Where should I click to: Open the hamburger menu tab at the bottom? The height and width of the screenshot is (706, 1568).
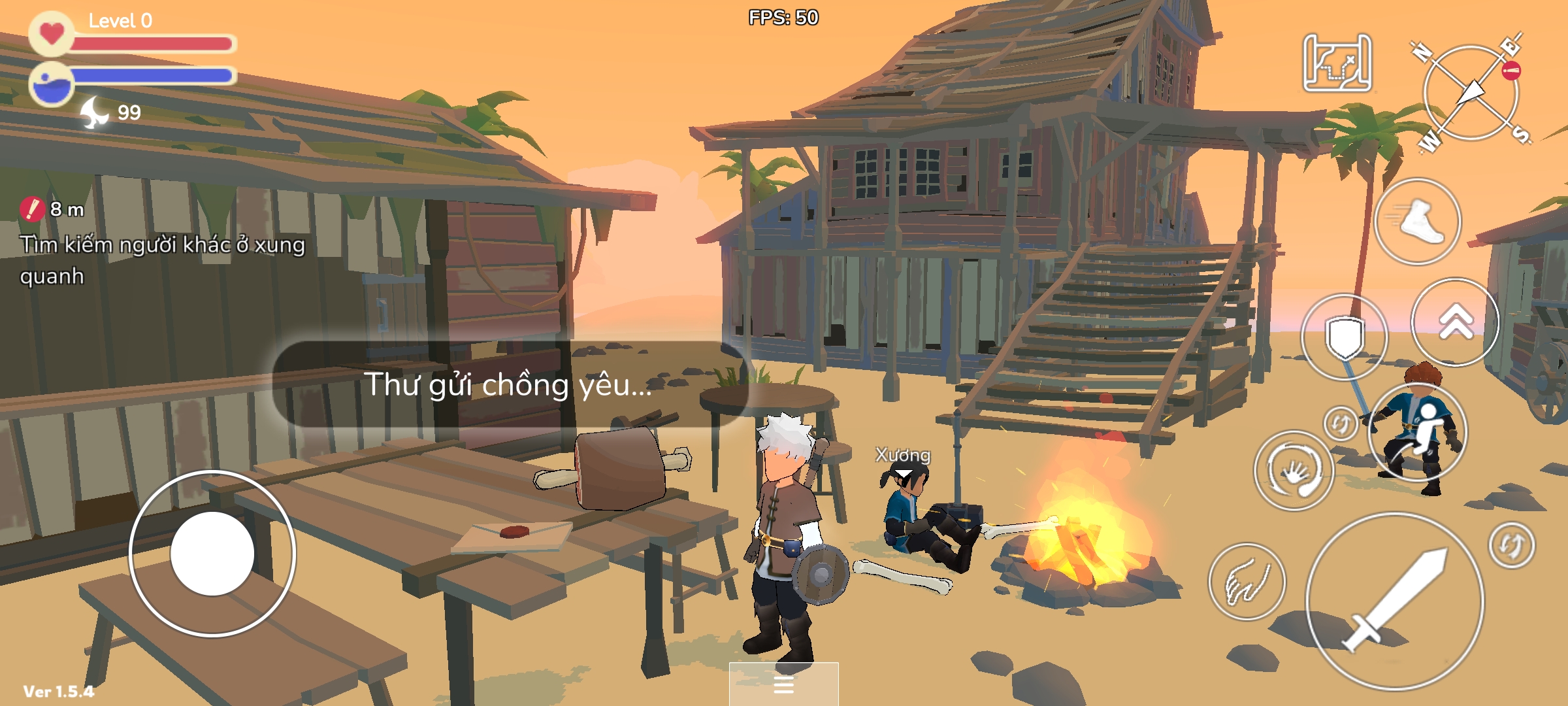point(783,684)
